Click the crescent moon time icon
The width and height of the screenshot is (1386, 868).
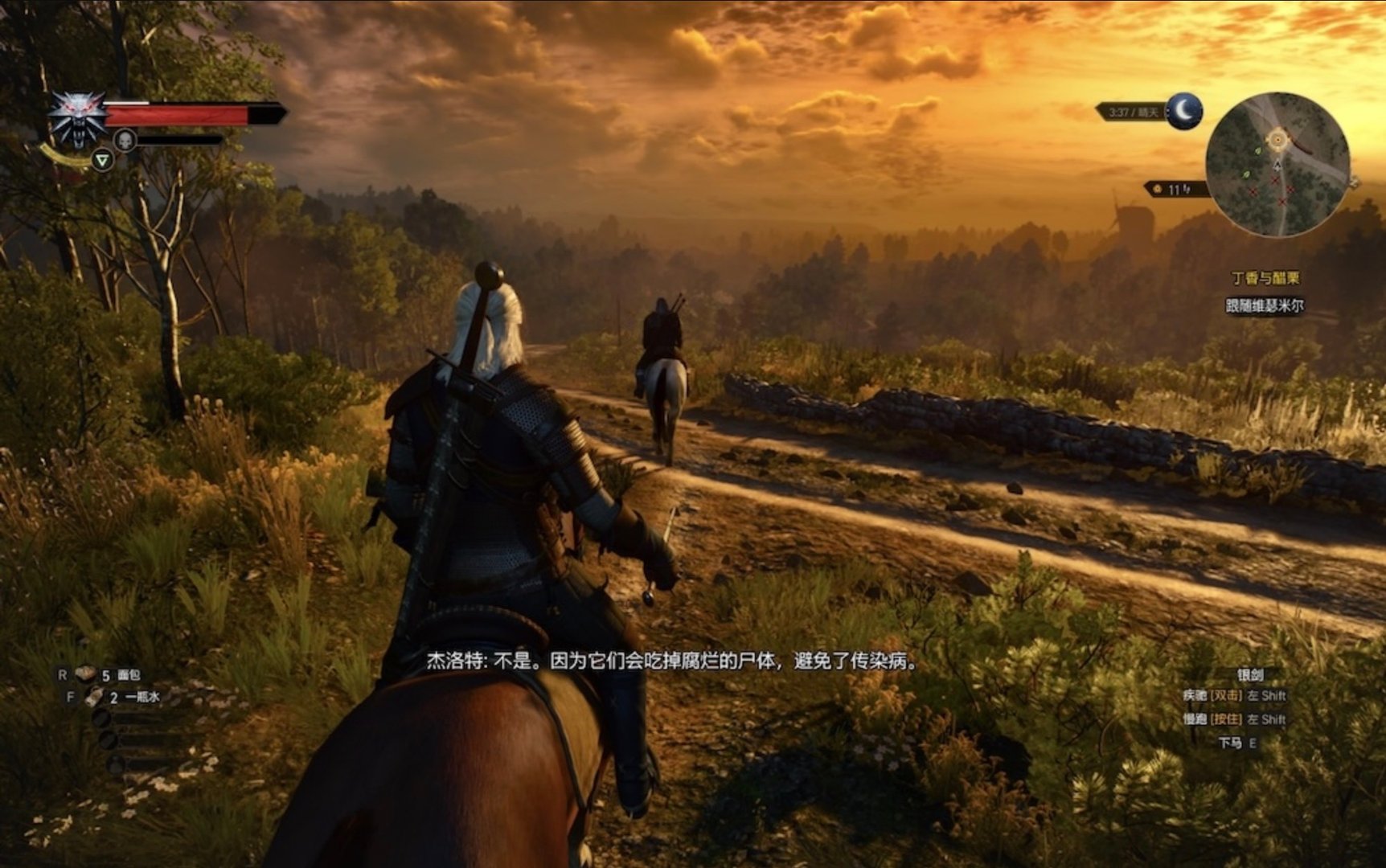coord(1183,112)
